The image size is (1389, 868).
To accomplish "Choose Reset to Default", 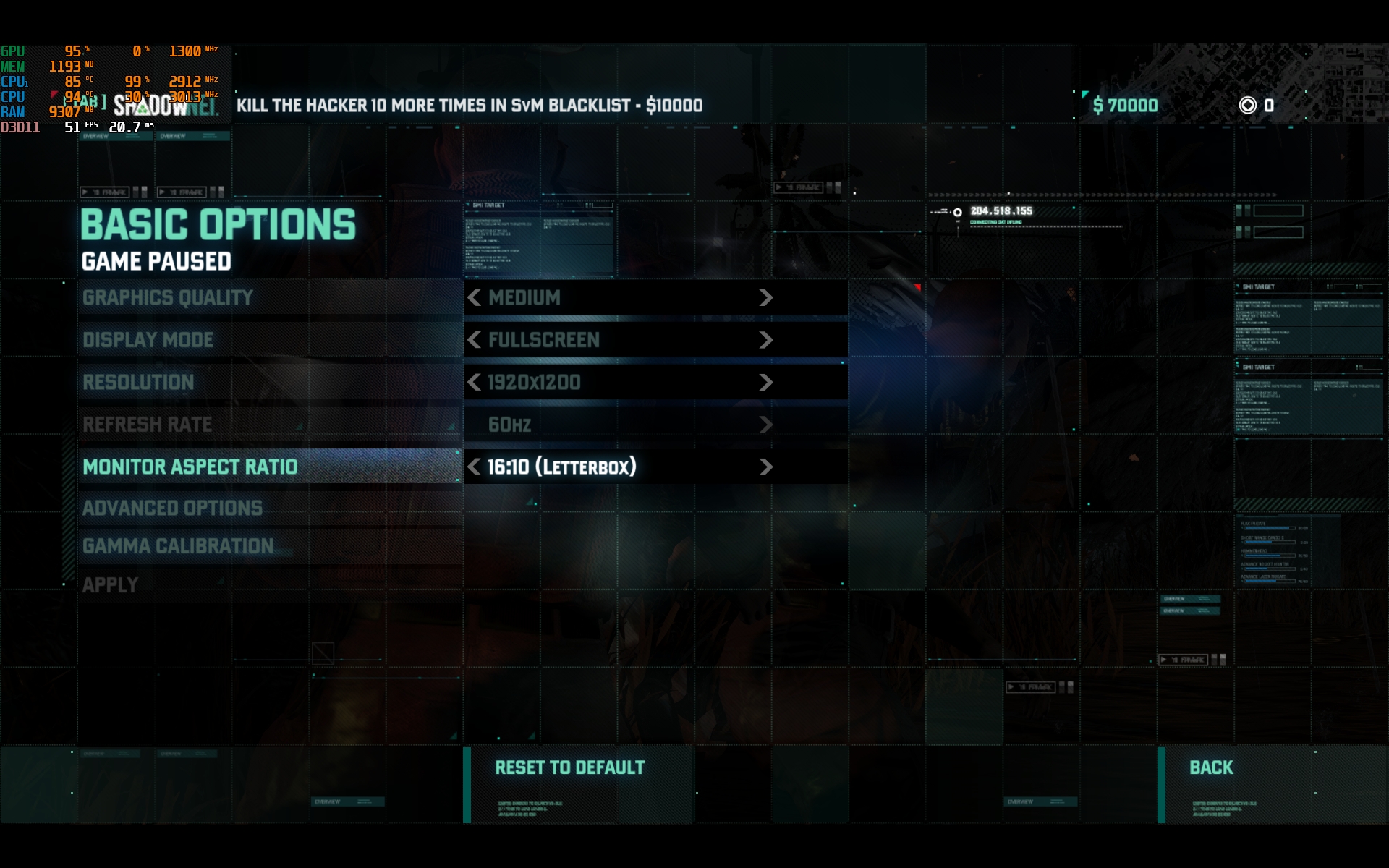I will (570, 767).
